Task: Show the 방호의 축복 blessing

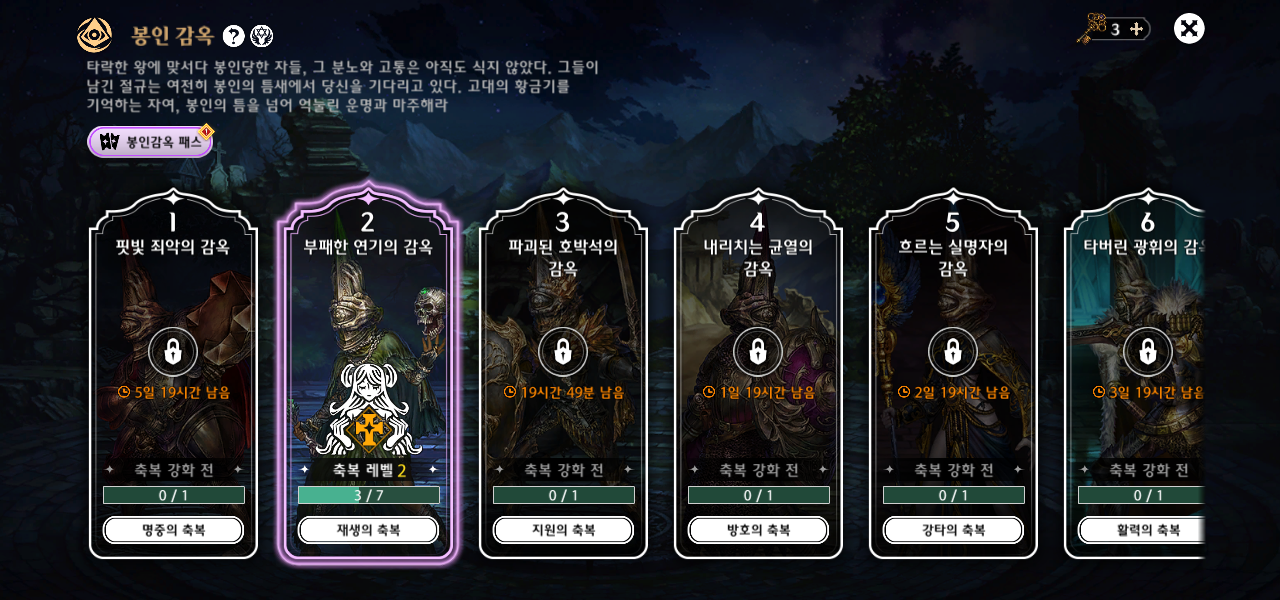Action: click(x=758, y=530)
